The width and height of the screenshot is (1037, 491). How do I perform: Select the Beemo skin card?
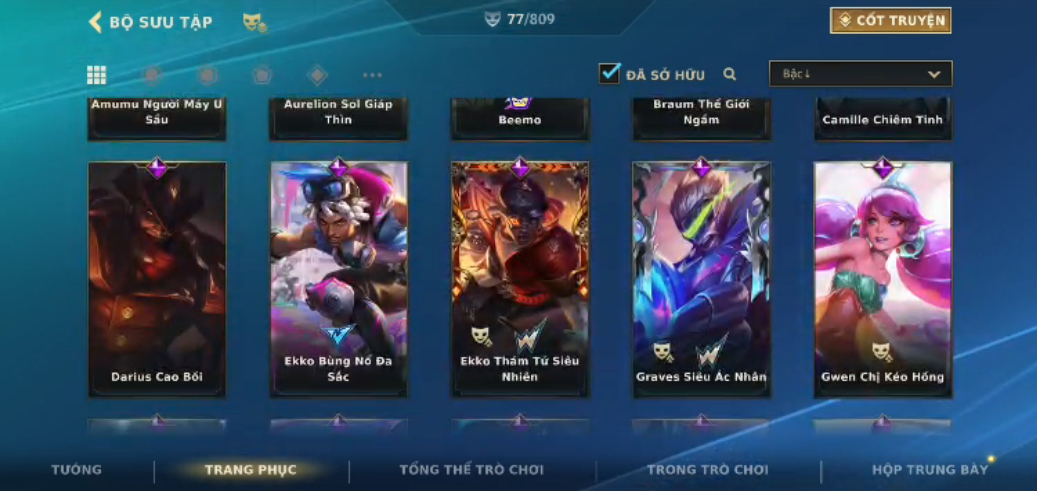pos(520,119)
